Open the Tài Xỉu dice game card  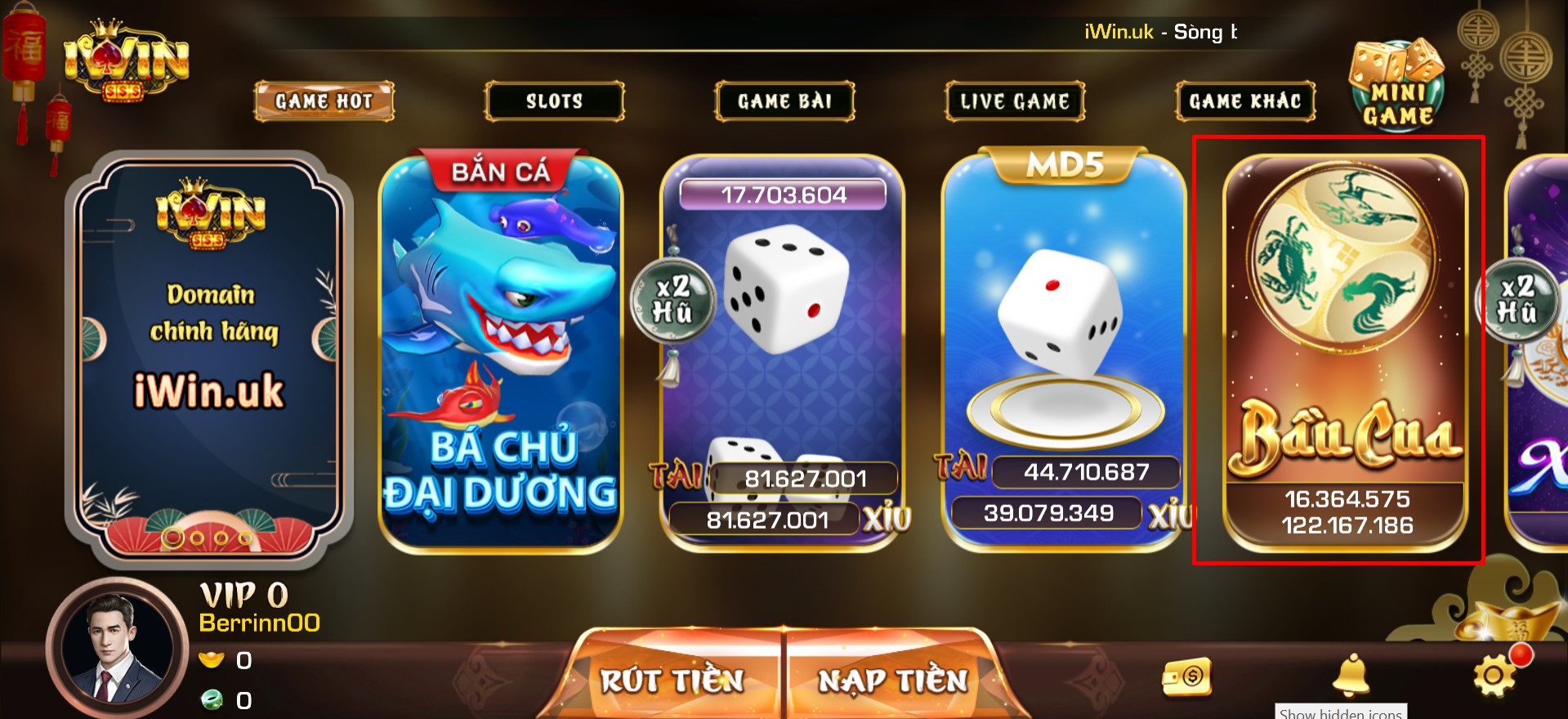(x=783, y=351)
